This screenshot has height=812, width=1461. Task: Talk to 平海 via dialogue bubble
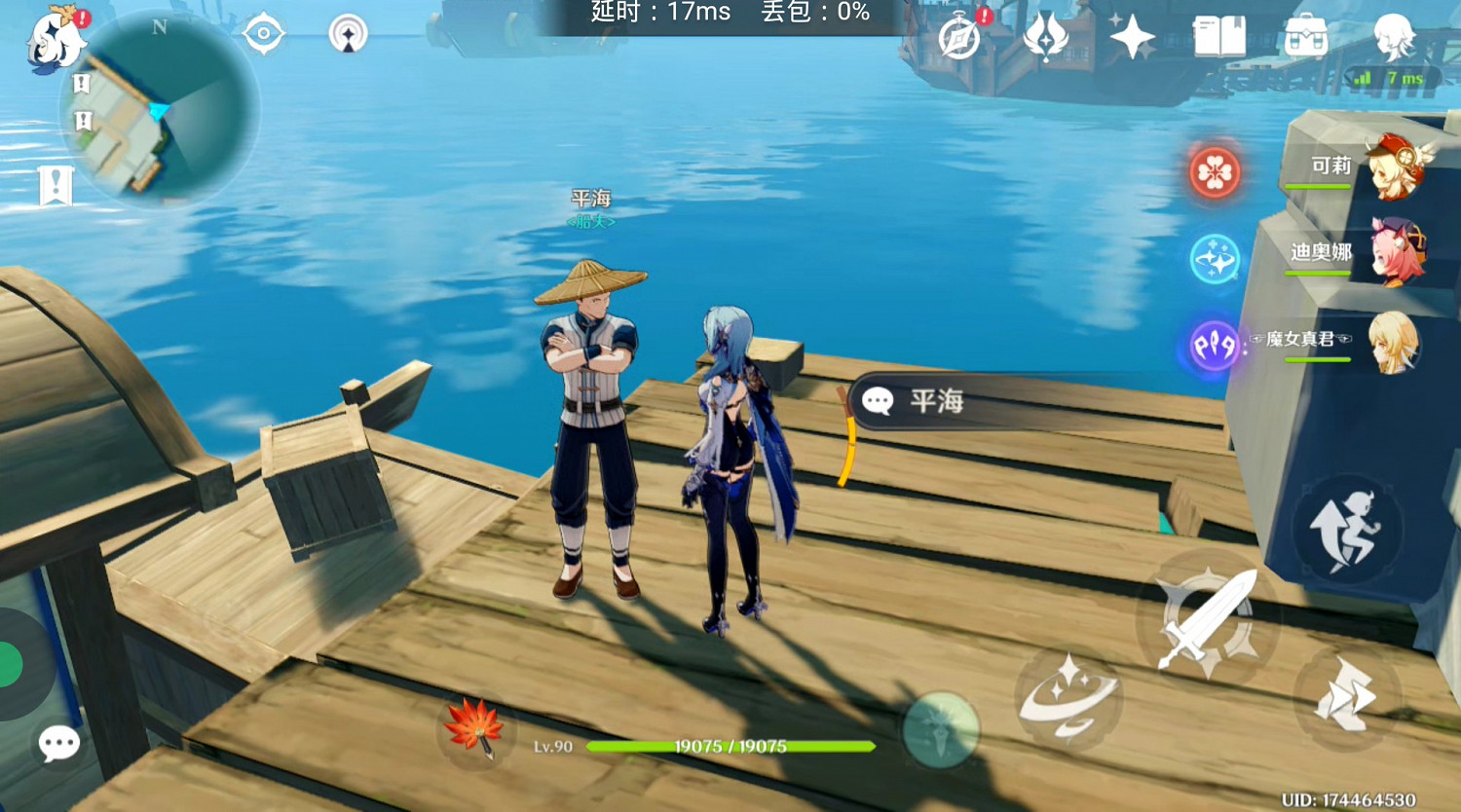tap(916, 401)
